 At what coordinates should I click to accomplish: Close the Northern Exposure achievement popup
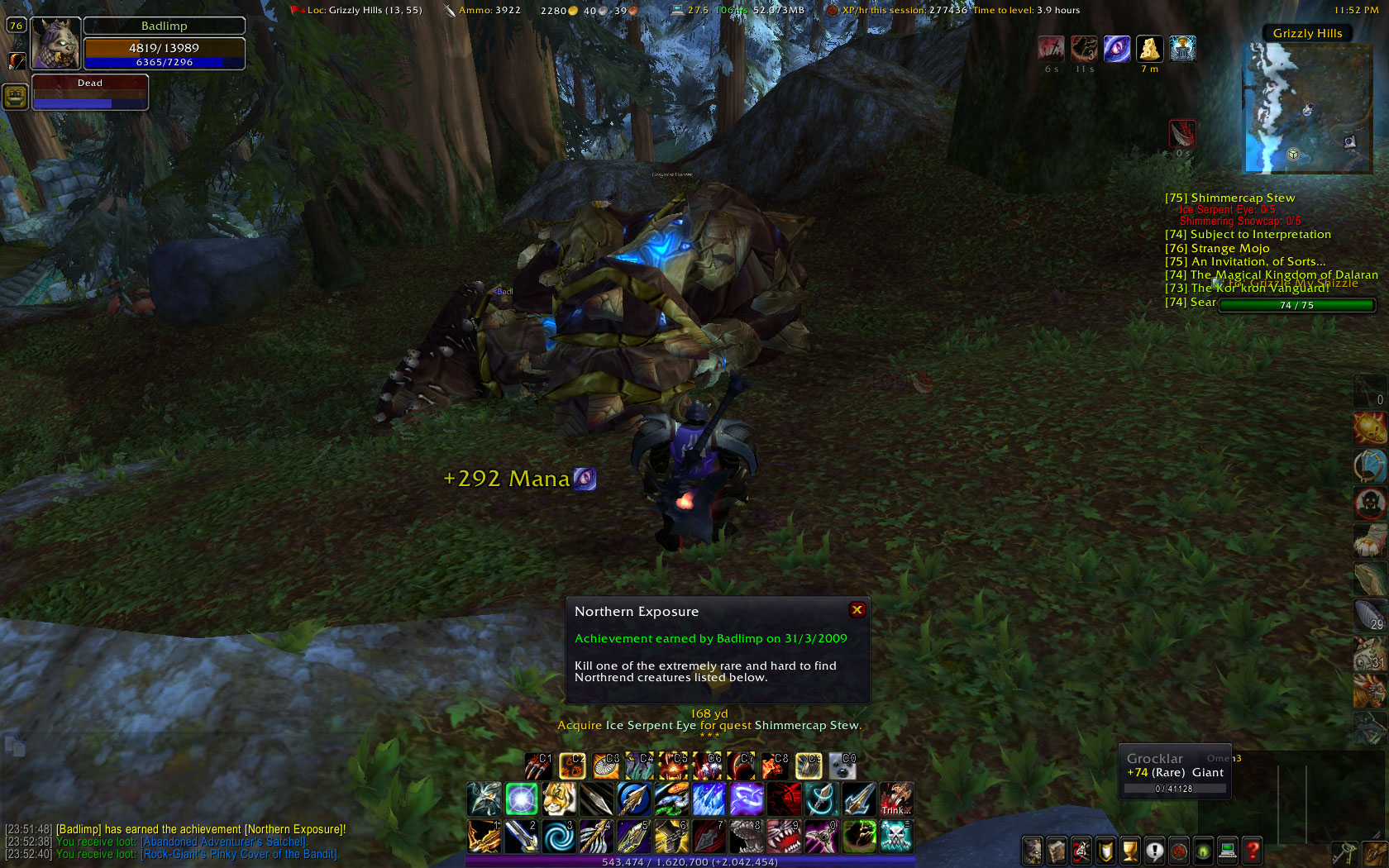[x=857, y=610]
